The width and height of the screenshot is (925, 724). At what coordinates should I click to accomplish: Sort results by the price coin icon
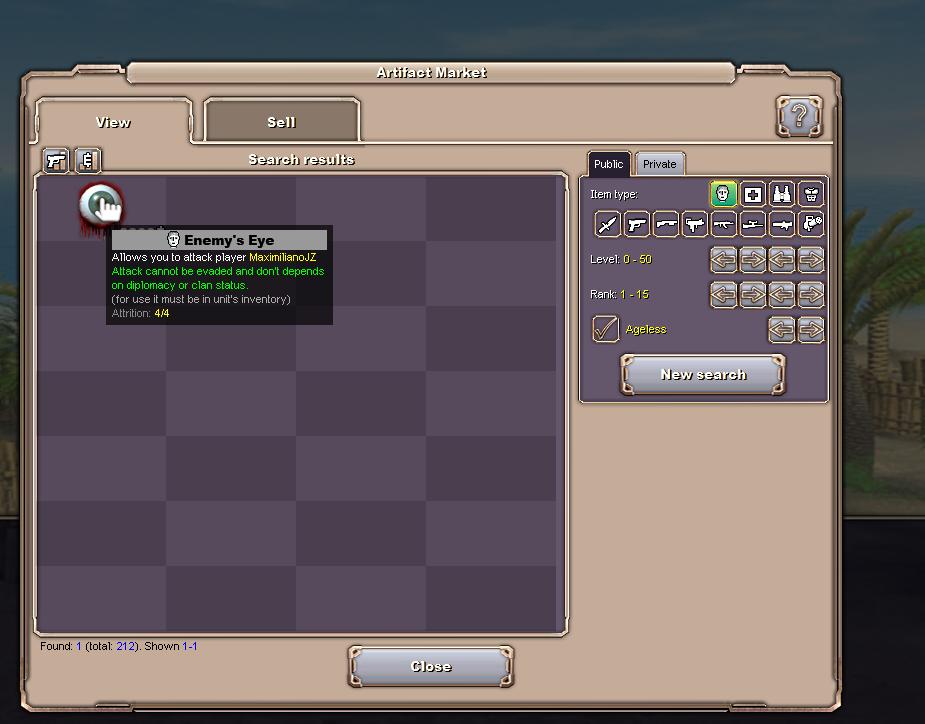click(x=88, y=160)
